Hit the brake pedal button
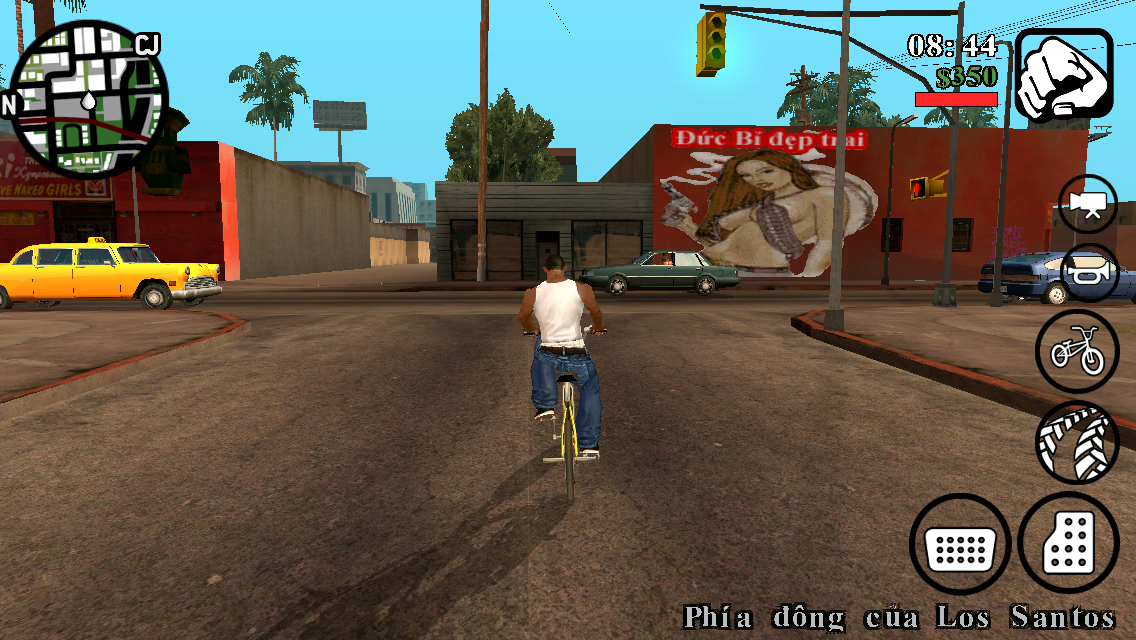This screenshot has height=640, width=1136. pos(959,544)
